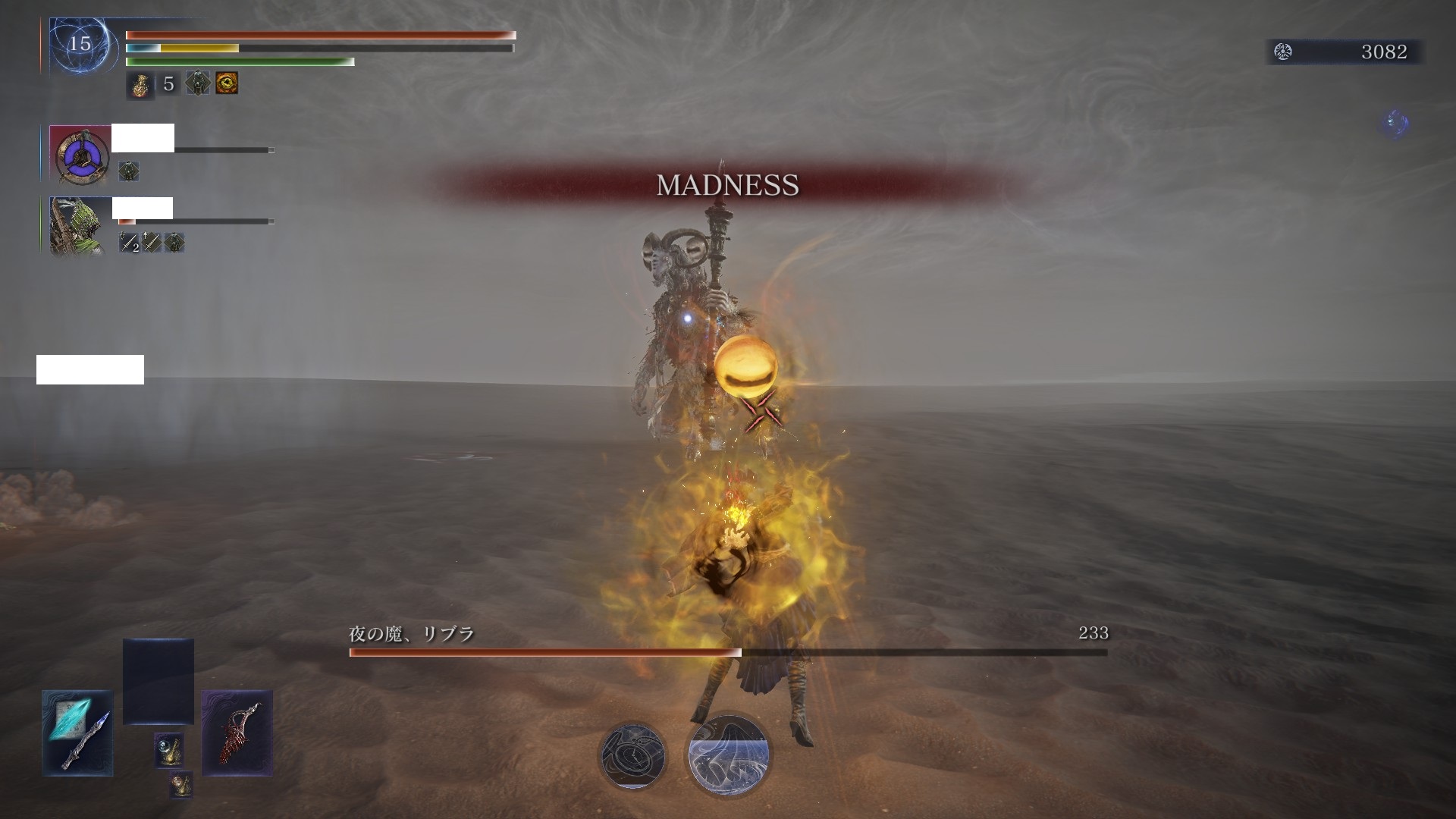1456x819 pixels.
Task: Activate the smaller circular character skill icon
Action: pyautogui.click(x=632, y=755)
